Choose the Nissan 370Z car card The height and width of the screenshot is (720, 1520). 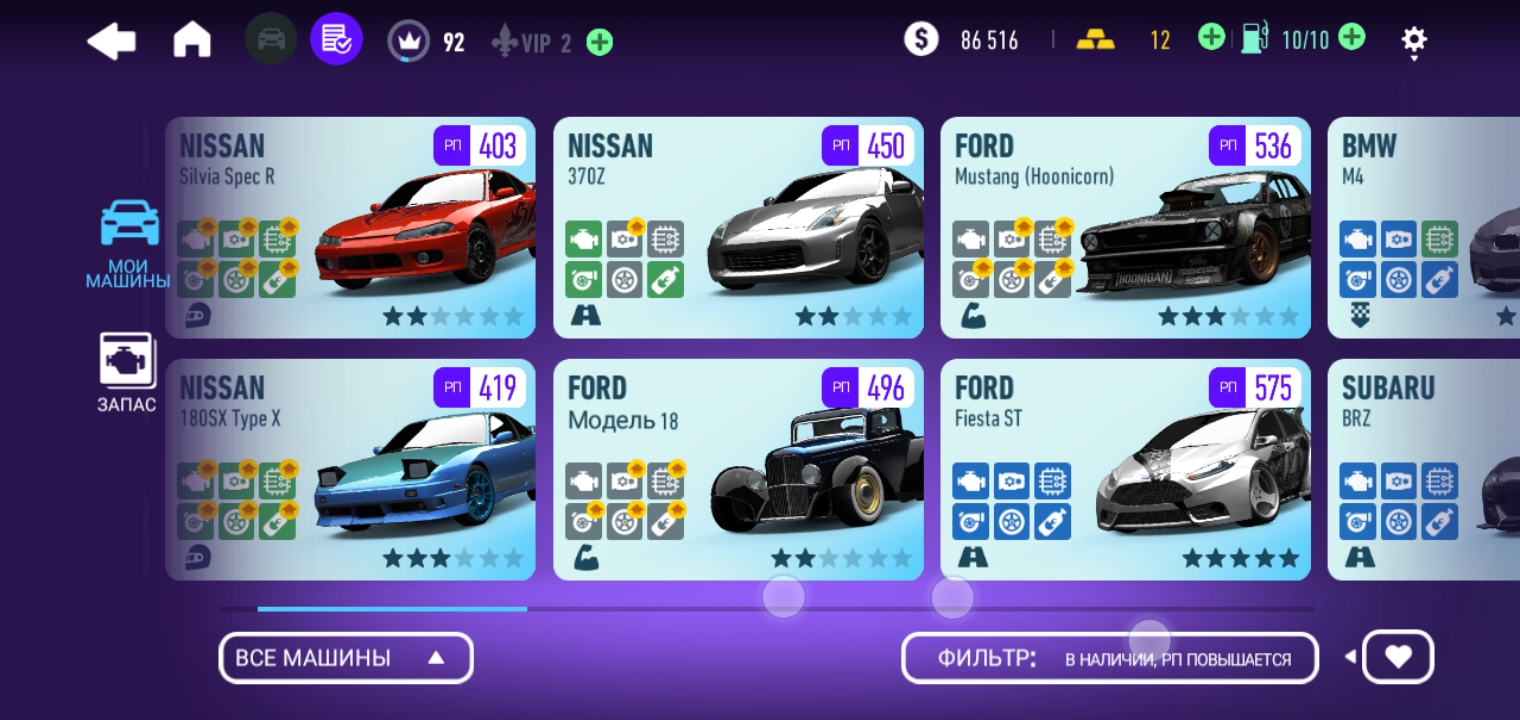click(x=738, y=228)
